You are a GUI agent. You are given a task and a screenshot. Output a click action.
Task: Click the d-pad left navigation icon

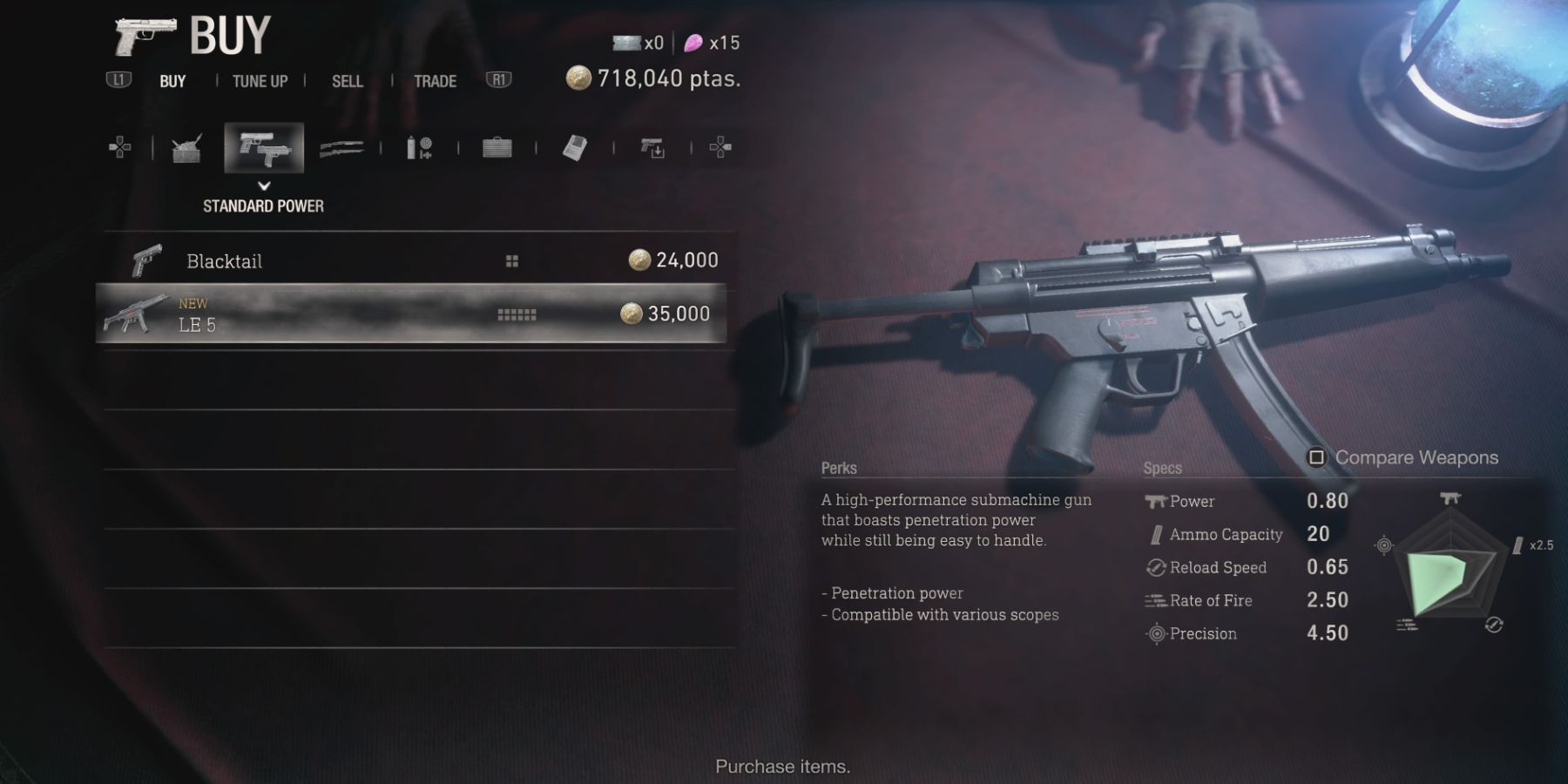point(119,148)
